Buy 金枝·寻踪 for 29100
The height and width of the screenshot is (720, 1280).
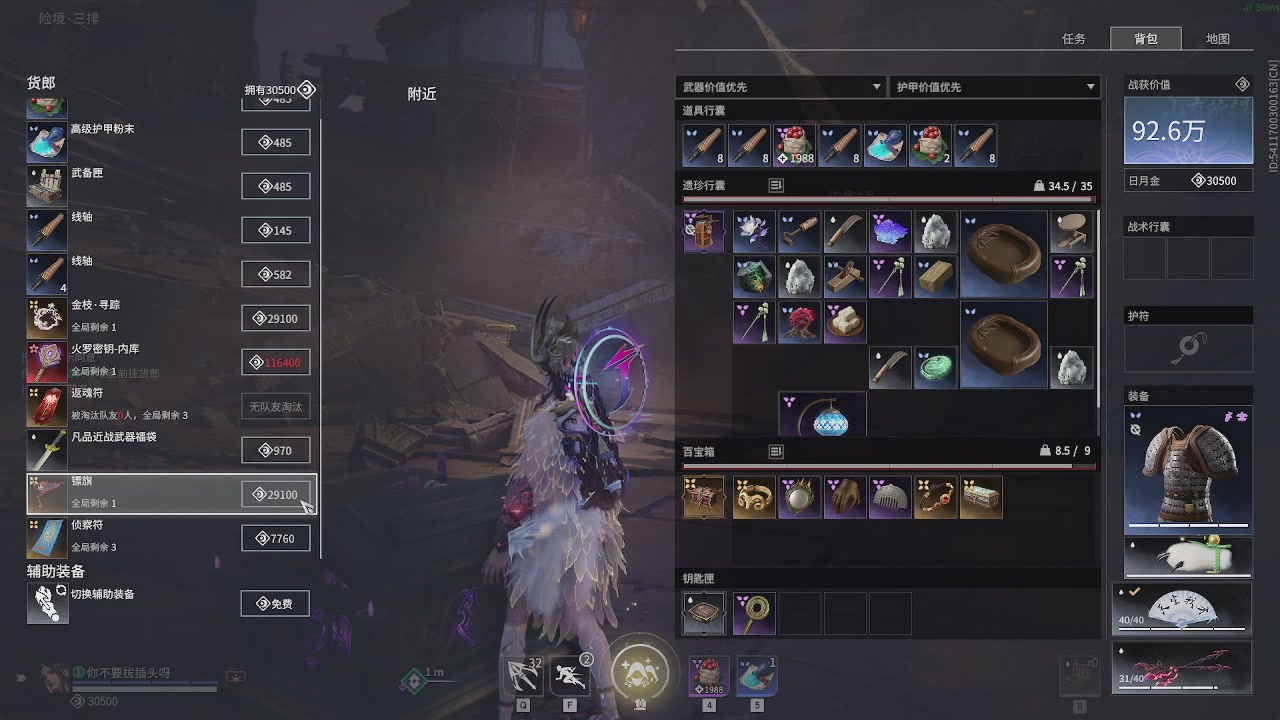pyautogui.click(x=275, y=318)
